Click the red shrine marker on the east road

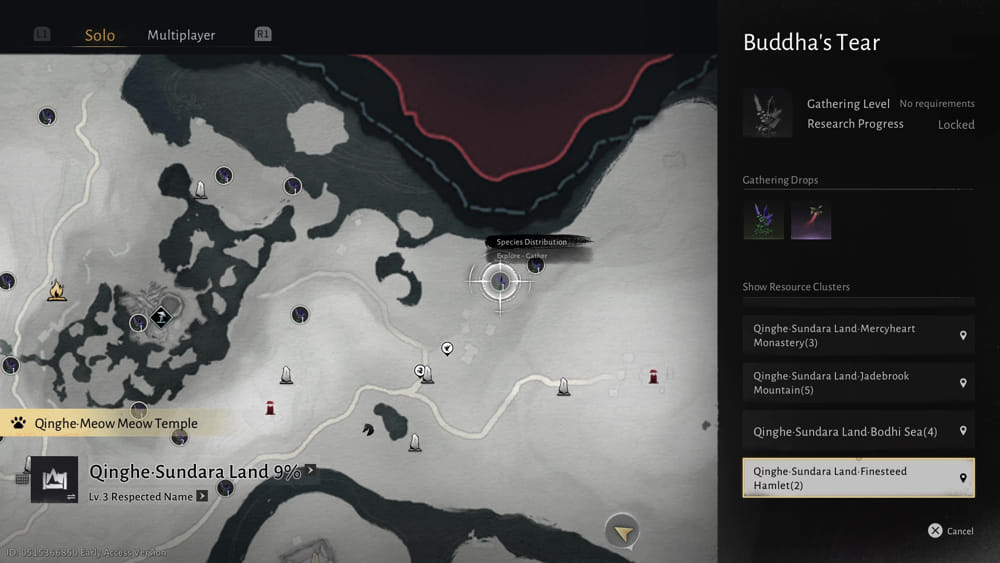[654, 375]
